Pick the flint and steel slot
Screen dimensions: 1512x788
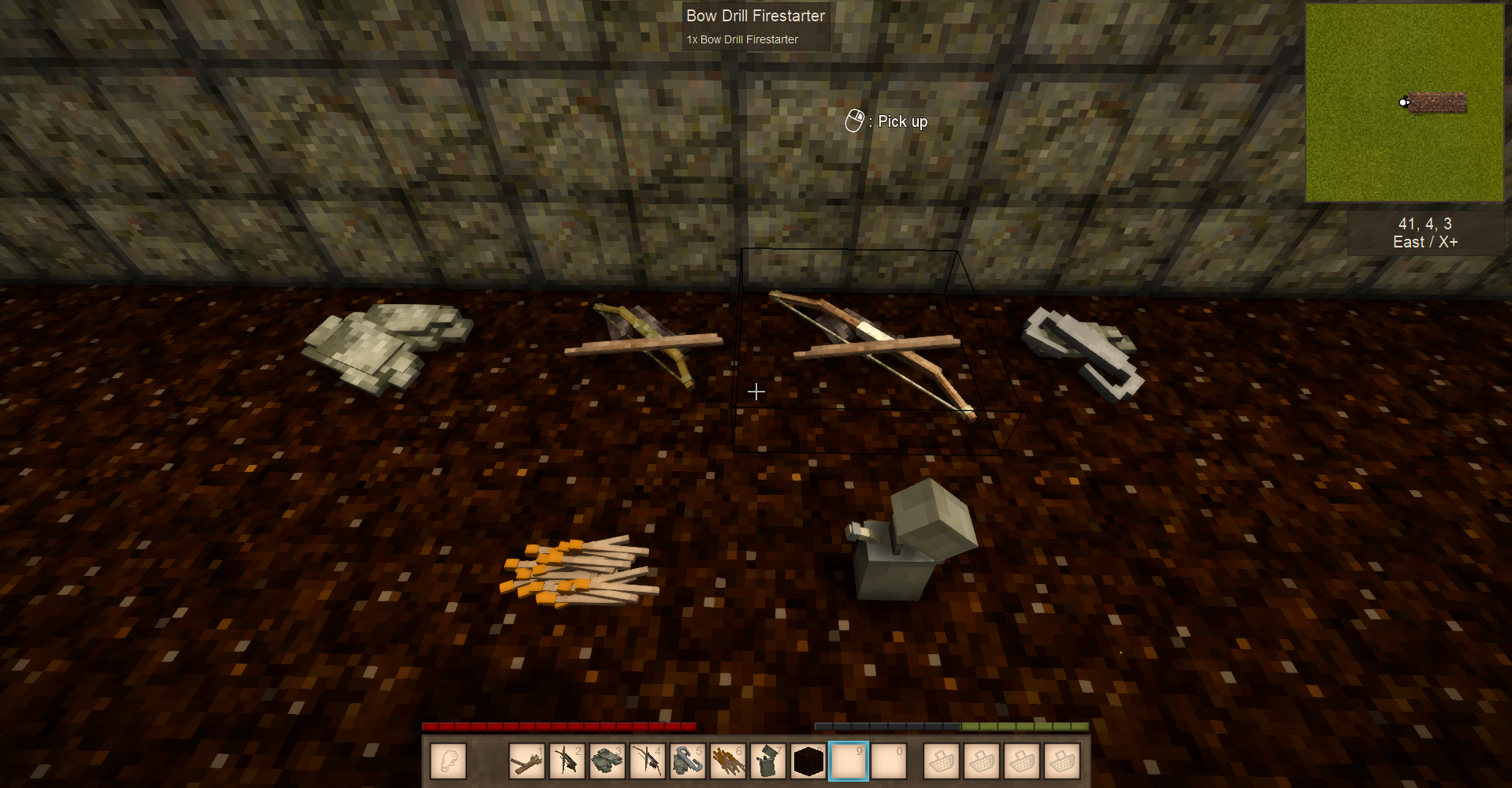pyautogui.click(x=688, y=761)
